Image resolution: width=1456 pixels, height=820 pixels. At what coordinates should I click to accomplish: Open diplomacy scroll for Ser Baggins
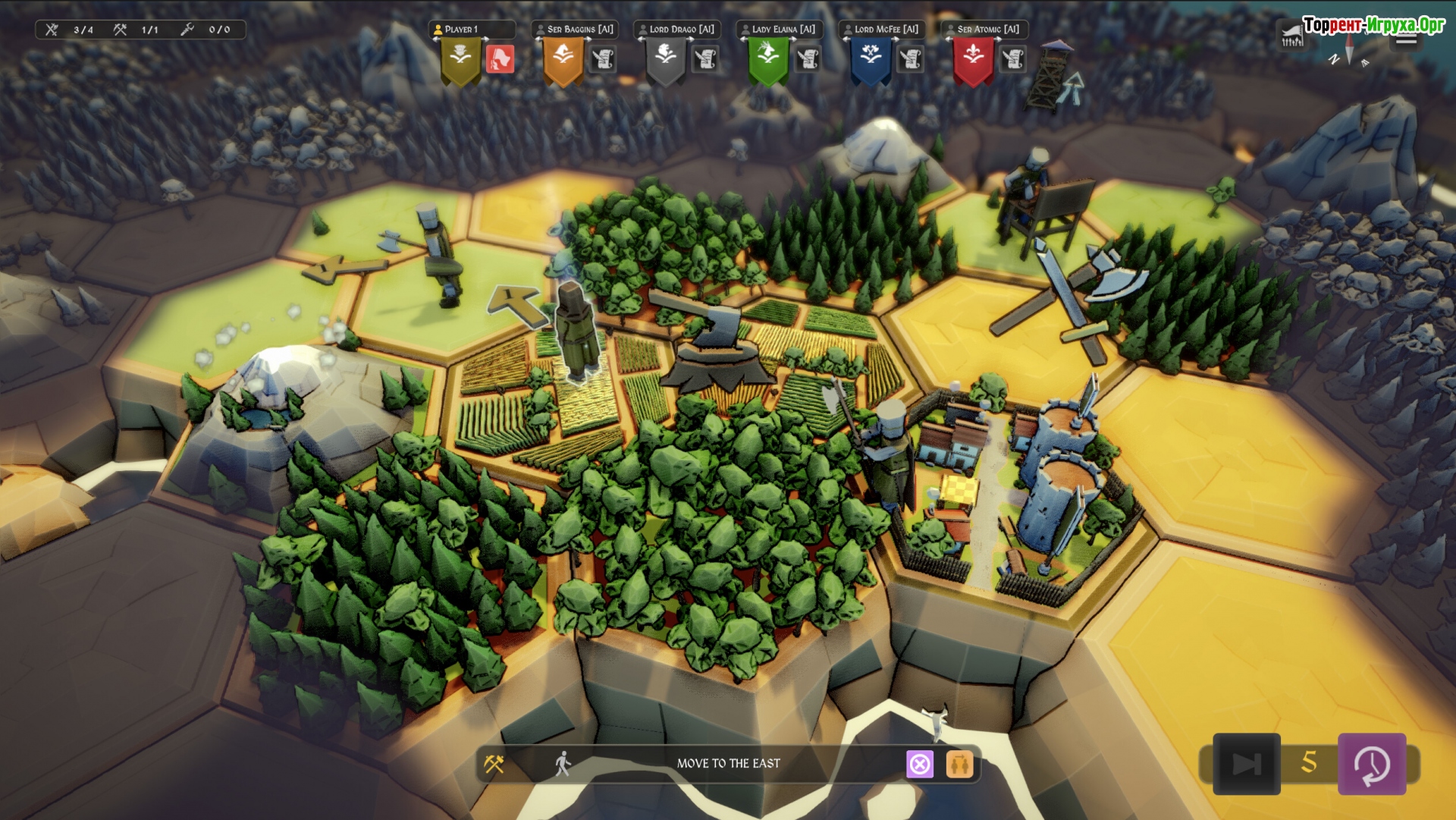pyautogui.click(x=603, y=59)
